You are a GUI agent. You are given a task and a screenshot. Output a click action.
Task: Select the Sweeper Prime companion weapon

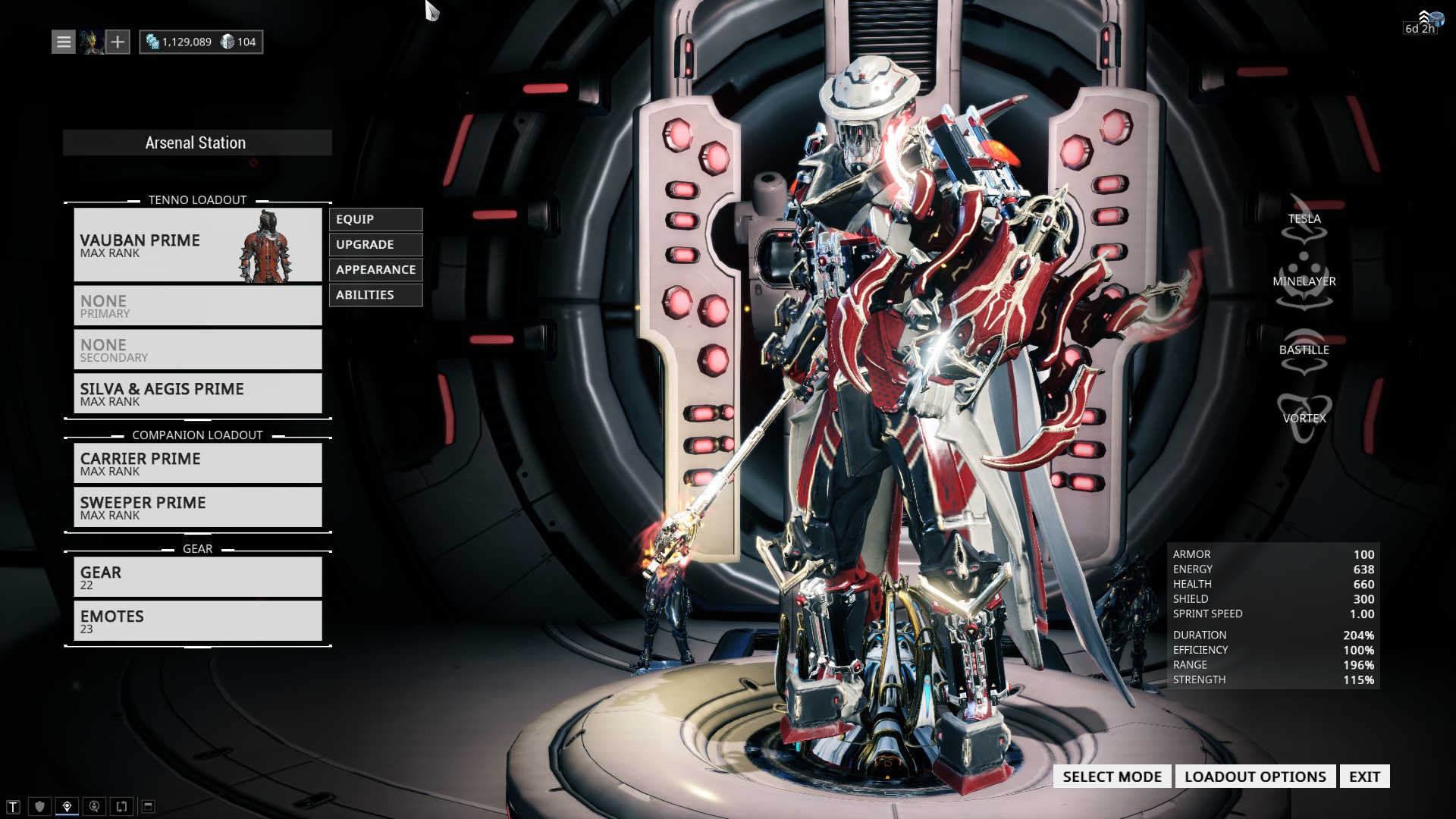(197, 507)
